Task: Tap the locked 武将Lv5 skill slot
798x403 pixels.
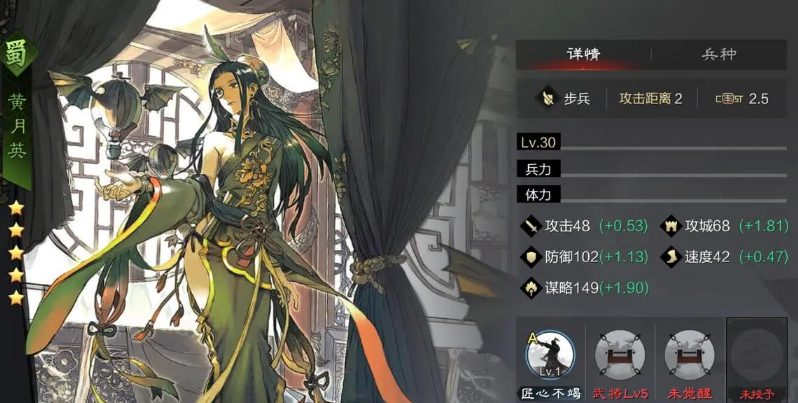Action: tap(617, 355)
